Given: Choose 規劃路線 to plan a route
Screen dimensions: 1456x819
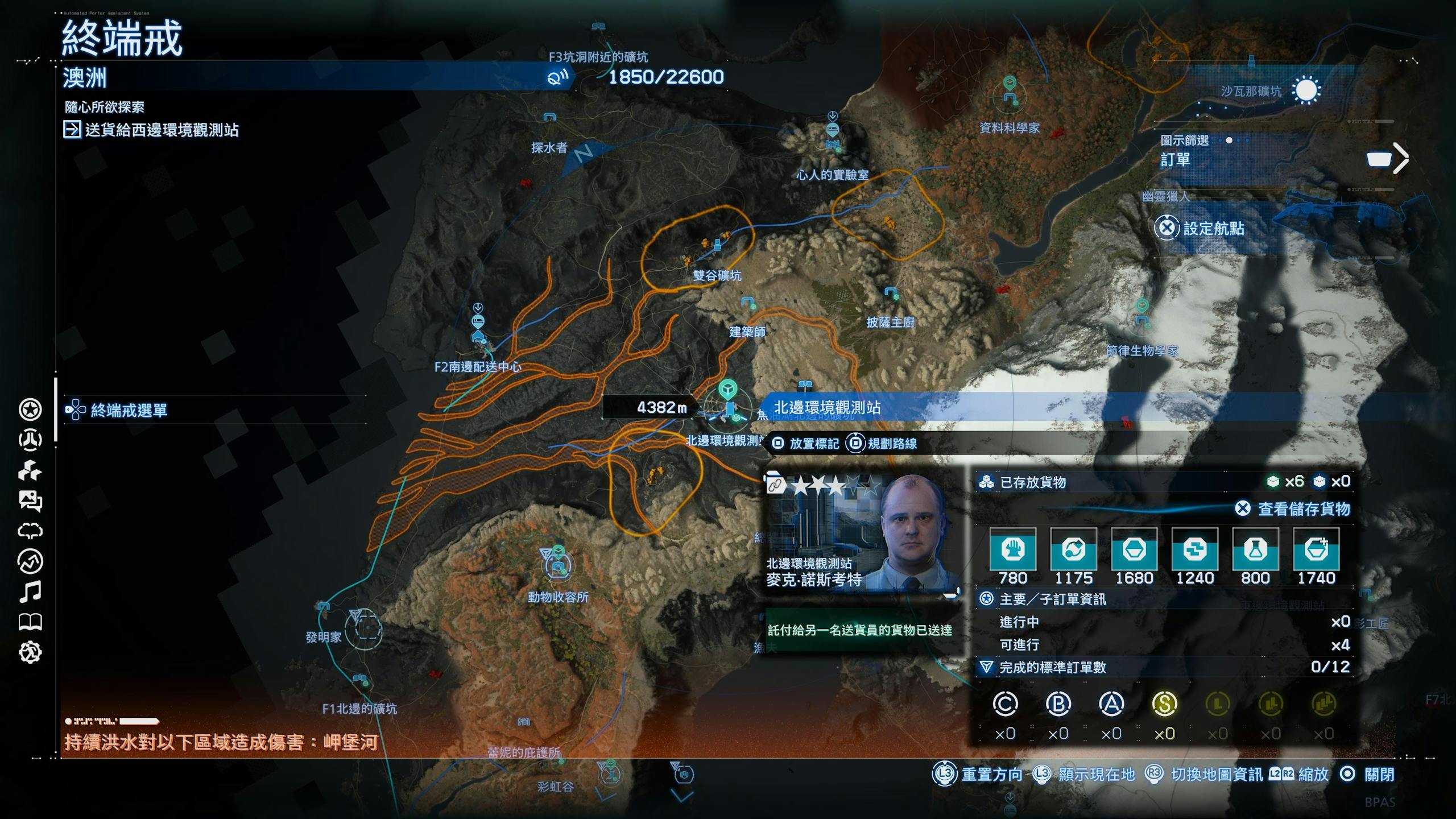Looking at the screenshot, I should 891,444.
